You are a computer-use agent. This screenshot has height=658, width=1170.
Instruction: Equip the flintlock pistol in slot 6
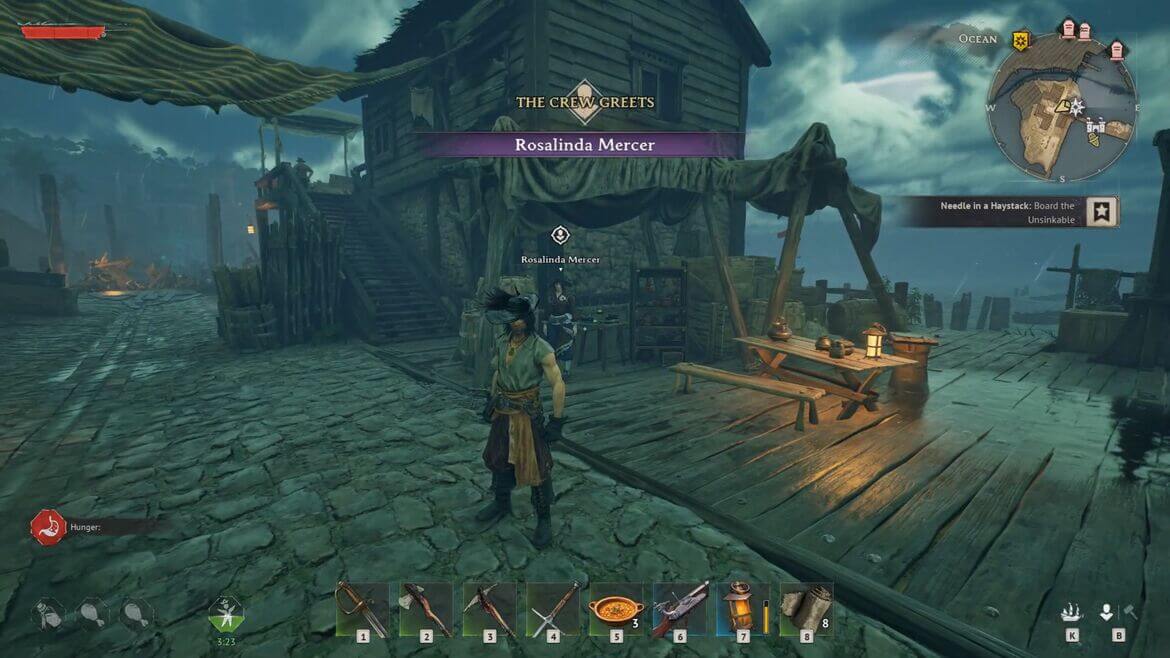click(680, 608)
